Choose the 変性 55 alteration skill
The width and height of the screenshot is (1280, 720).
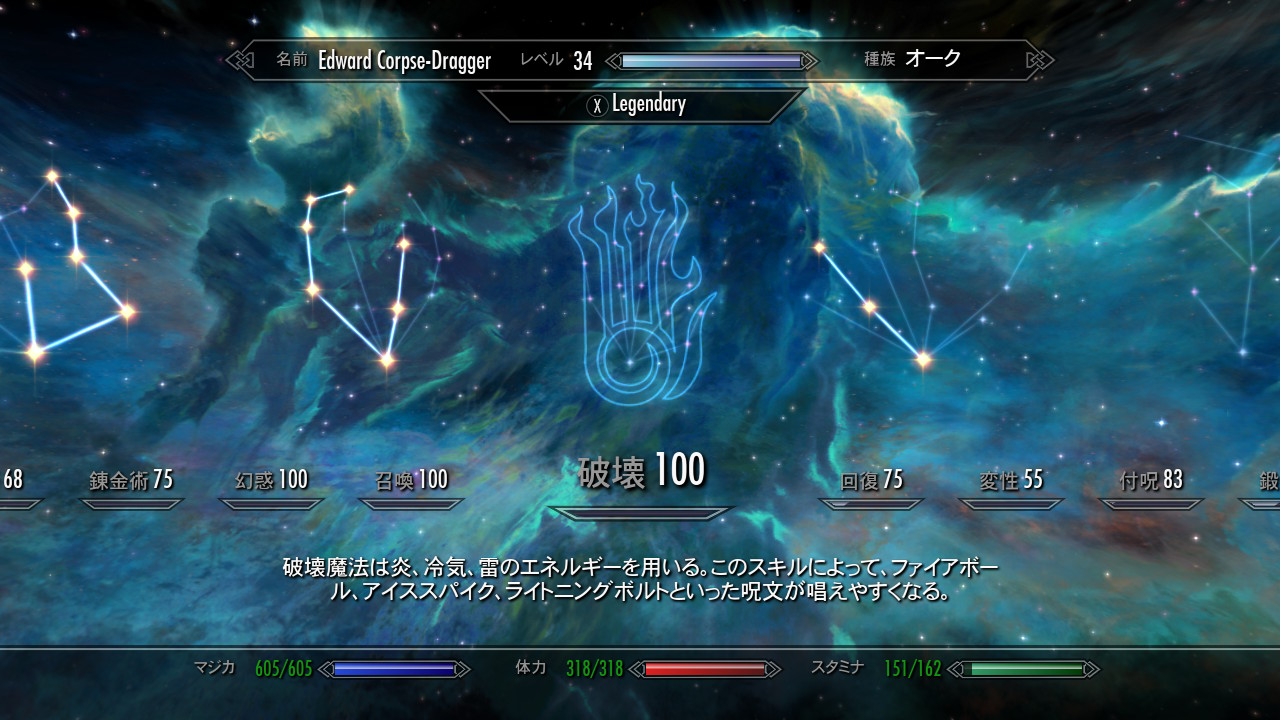1011,481
